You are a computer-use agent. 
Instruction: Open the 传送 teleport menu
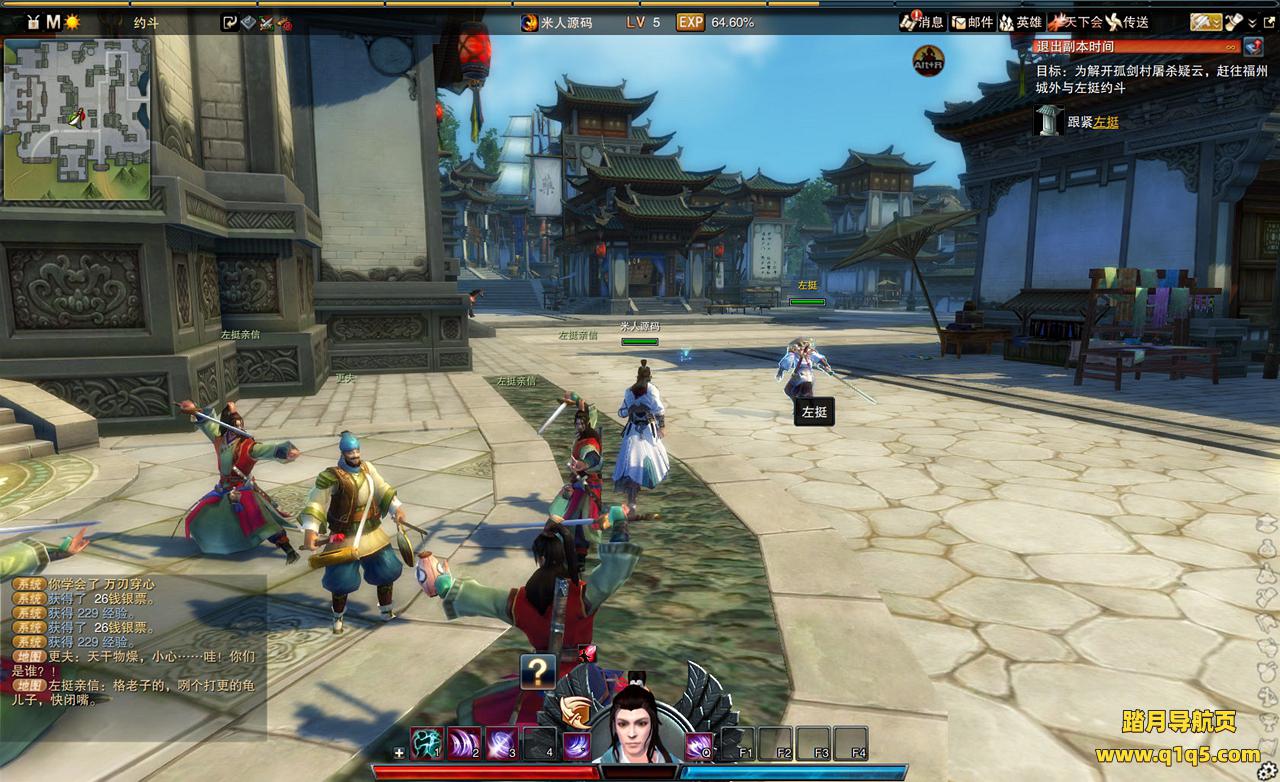[1126, 22]
